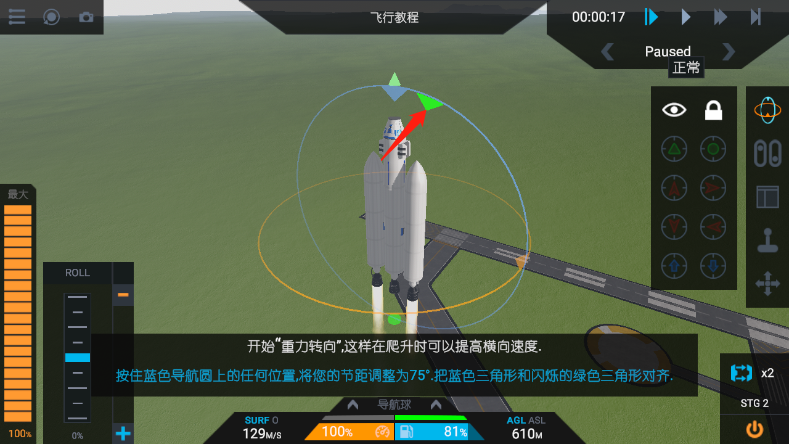This screenshot has height=444, width=789.
Task: Toggle the eye visibility icon
Action: pos(675,111)
